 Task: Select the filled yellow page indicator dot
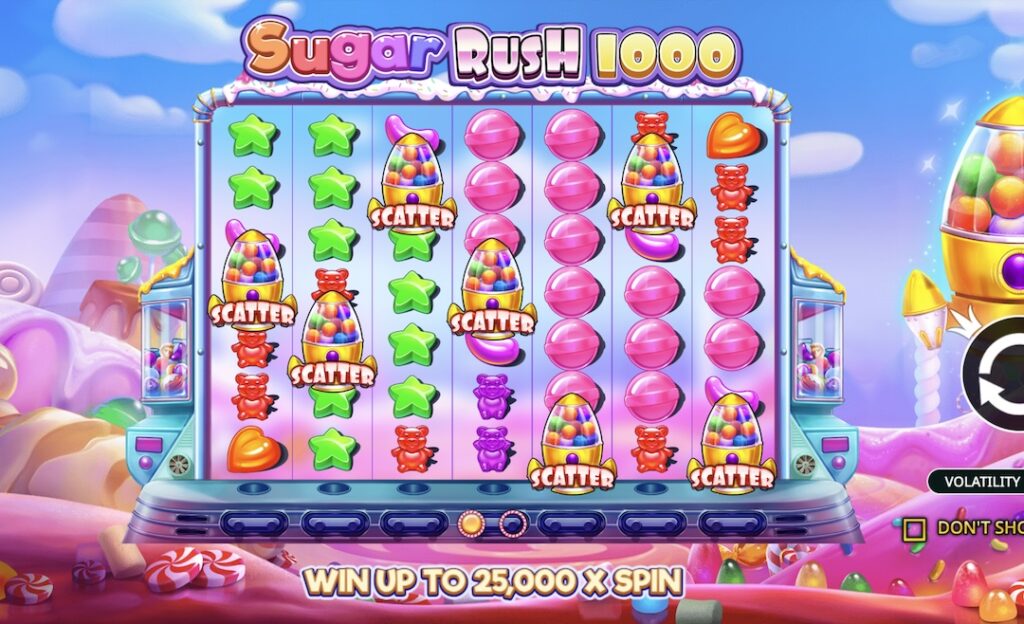[471, 522]
